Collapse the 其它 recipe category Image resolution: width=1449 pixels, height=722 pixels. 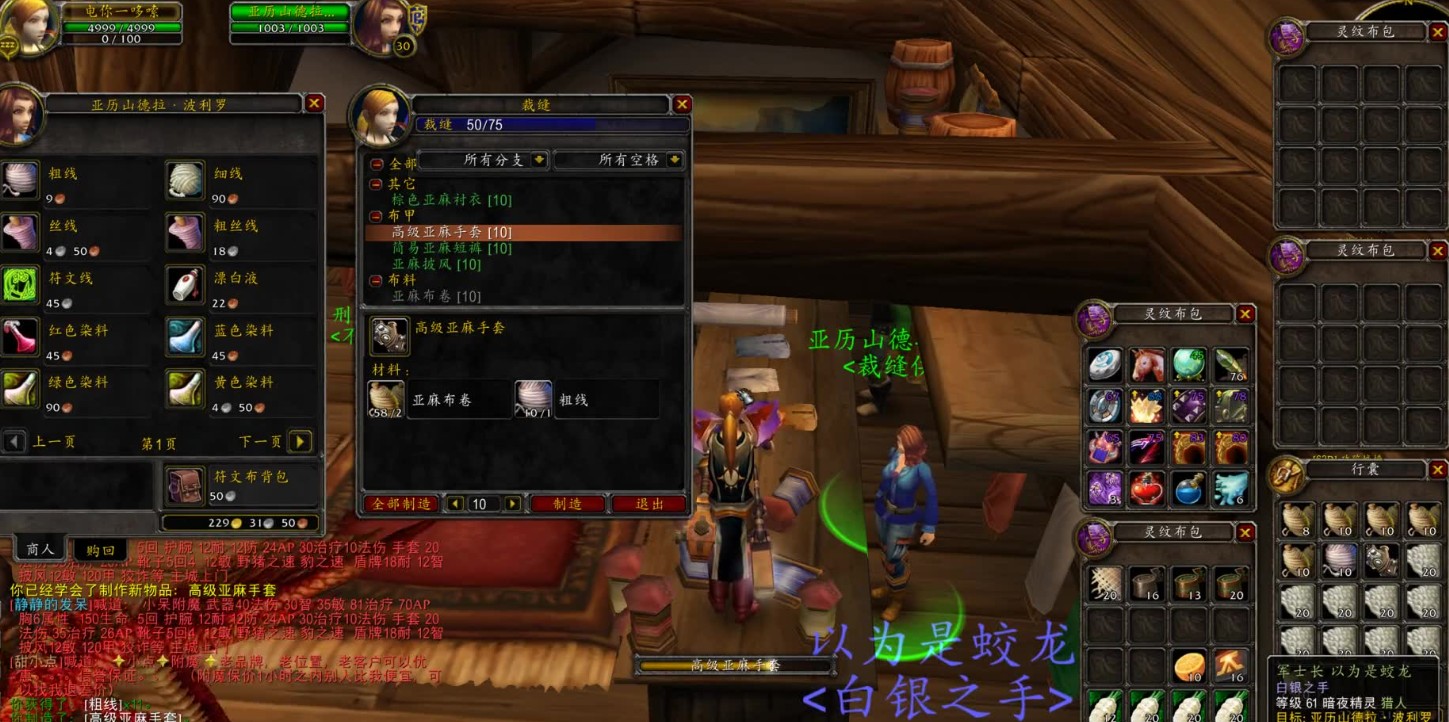pos(378,182)
